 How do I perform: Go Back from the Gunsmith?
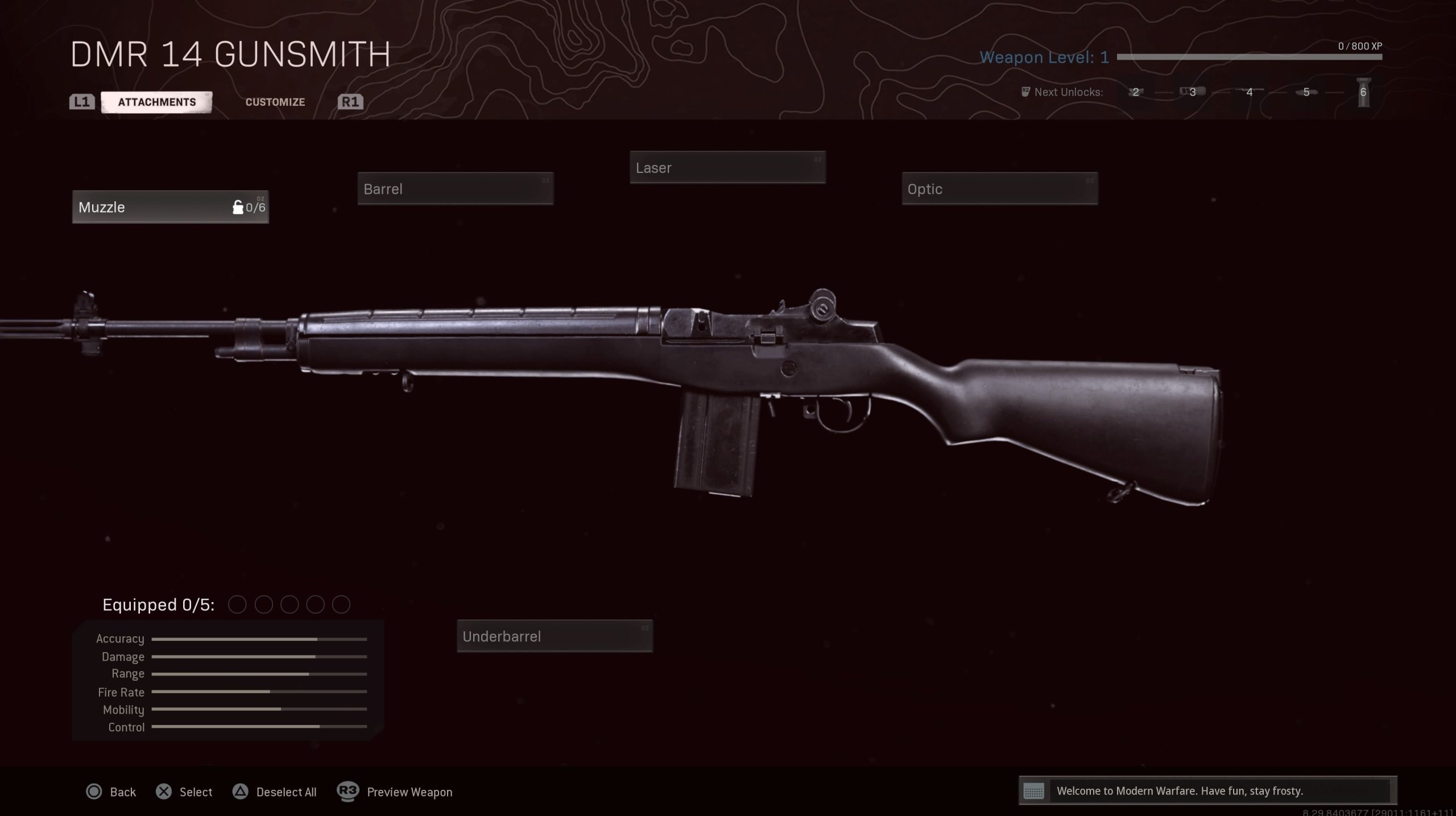pos(111,792)
